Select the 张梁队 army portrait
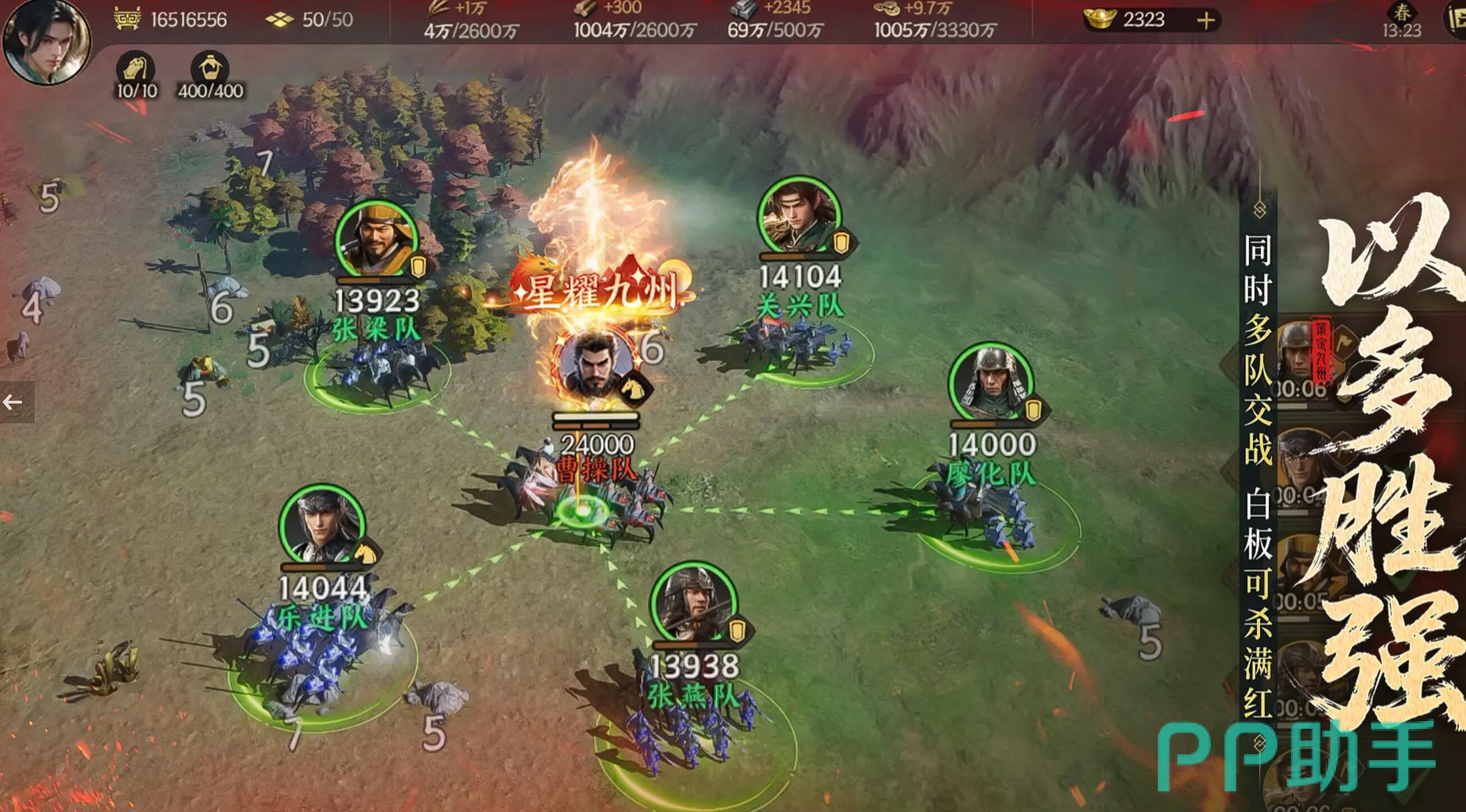Image resolution: width=1466 pixels, height=812 pixels. [375, 239]
